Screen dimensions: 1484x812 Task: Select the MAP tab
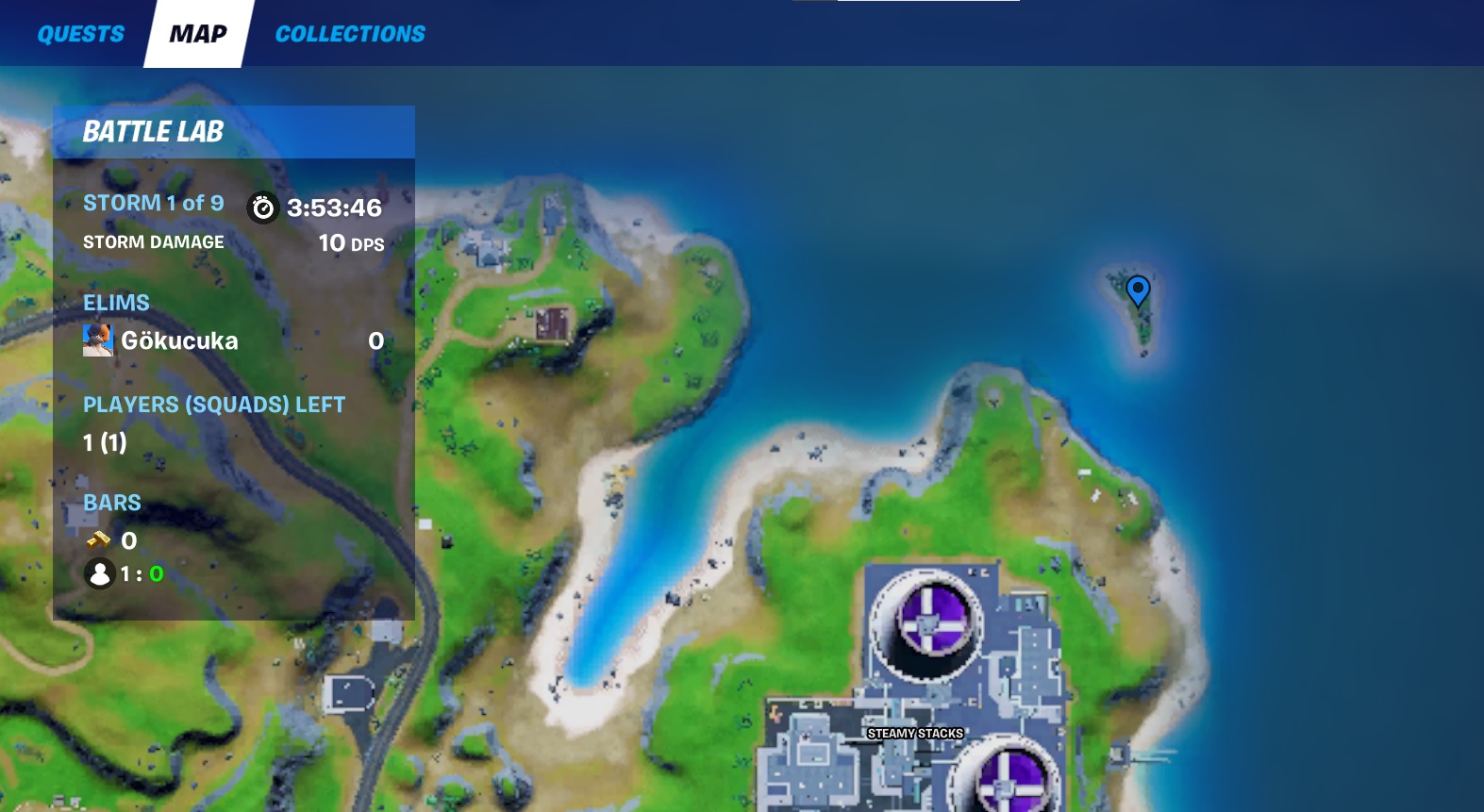(196, 33)
